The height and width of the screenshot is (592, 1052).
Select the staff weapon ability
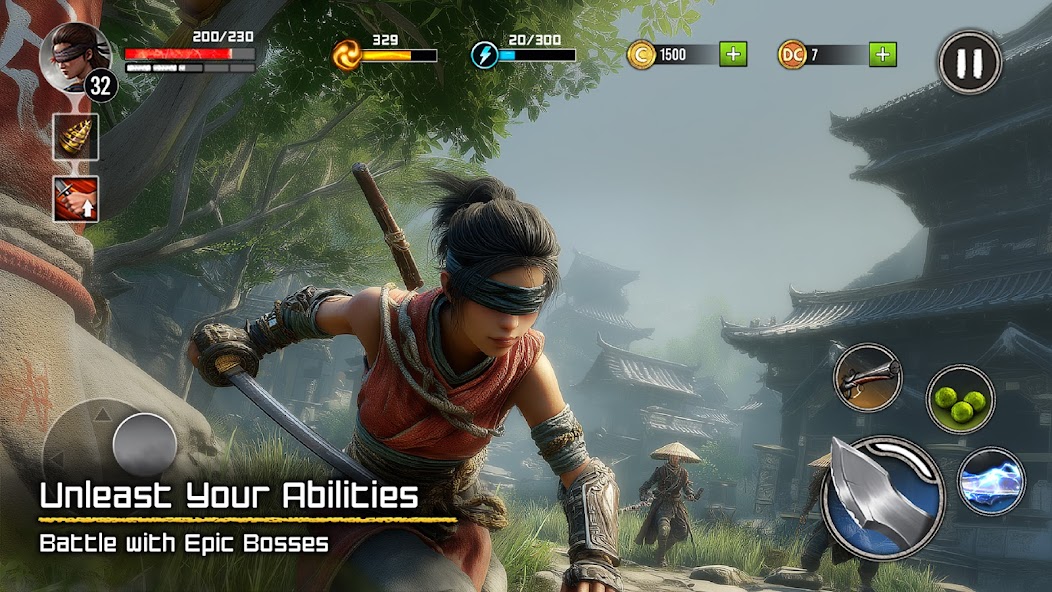[x=868, y=377]
